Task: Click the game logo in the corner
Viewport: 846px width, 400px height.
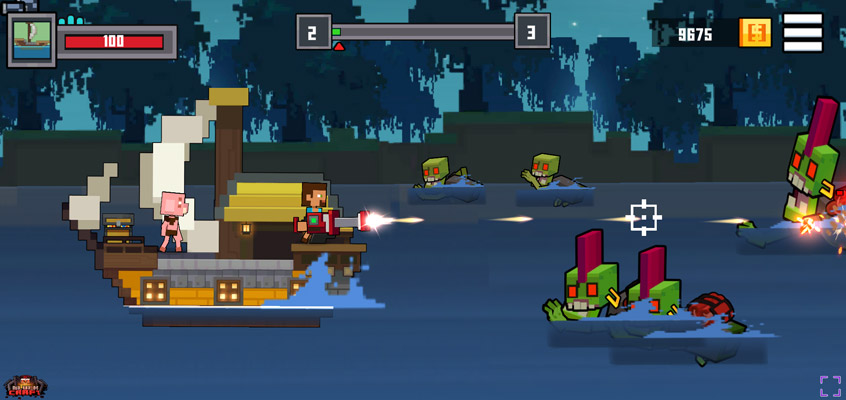Action: 24,386
